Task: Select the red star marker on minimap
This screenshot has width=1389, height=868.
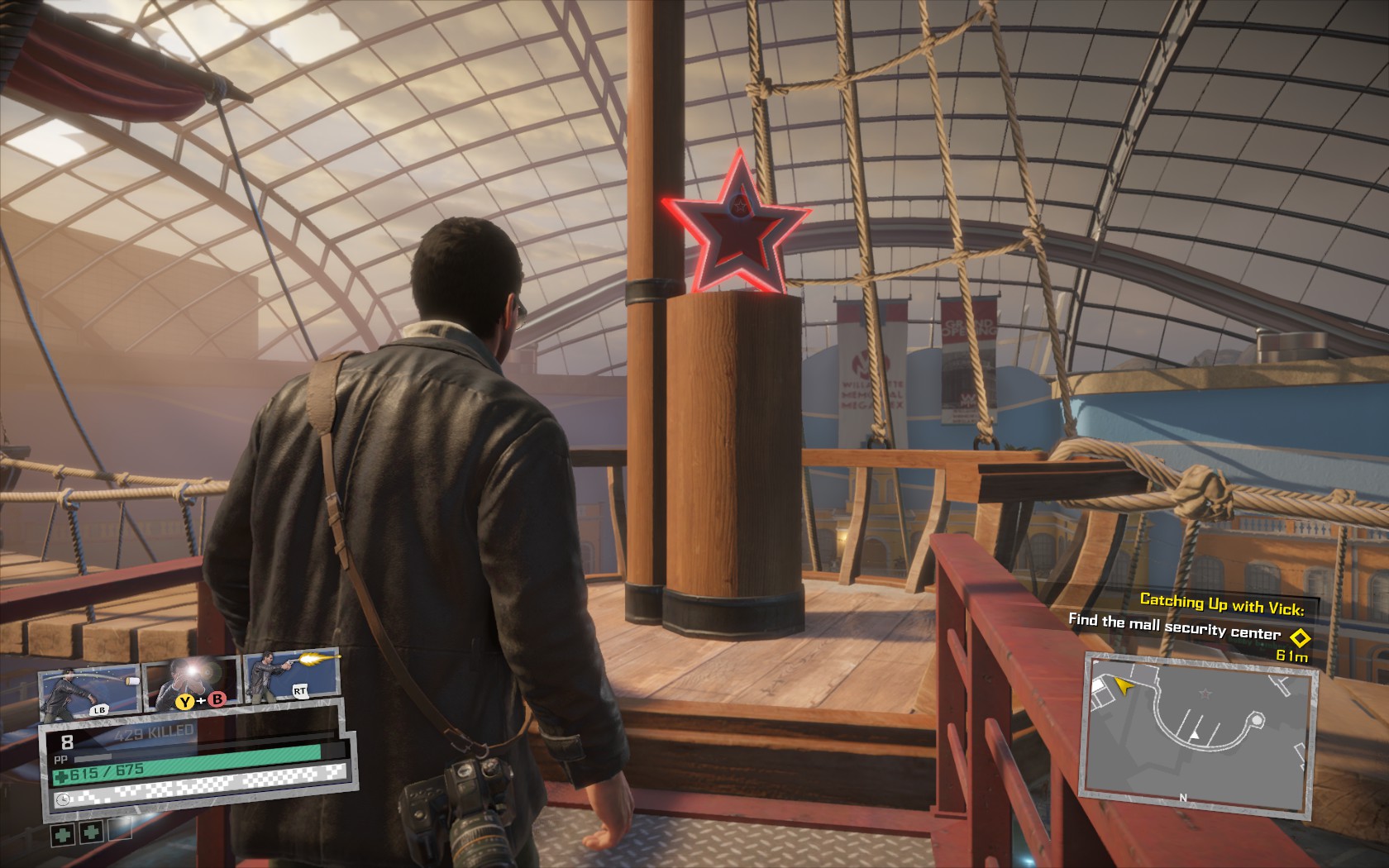Action: click(x=1205, y=691)
